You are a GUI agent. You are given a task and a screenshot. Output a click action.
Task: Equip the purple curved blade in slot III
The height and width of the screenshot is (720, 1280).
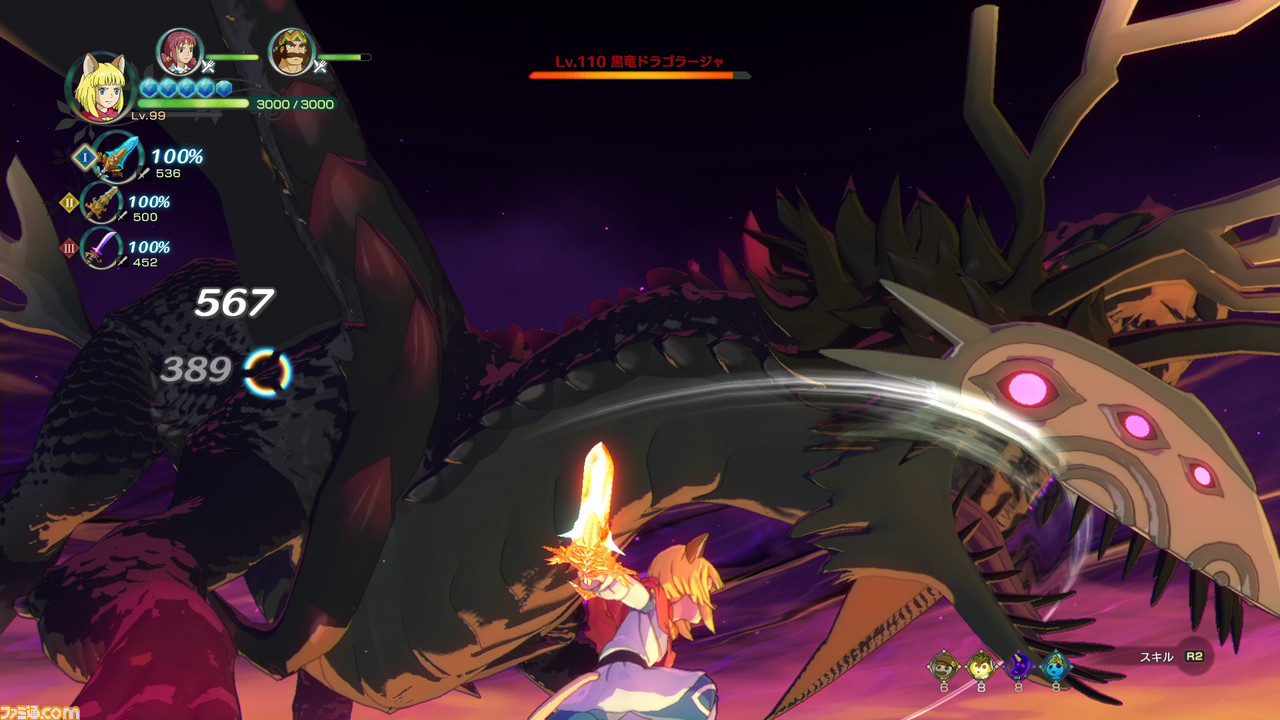(x=102, y=248)
